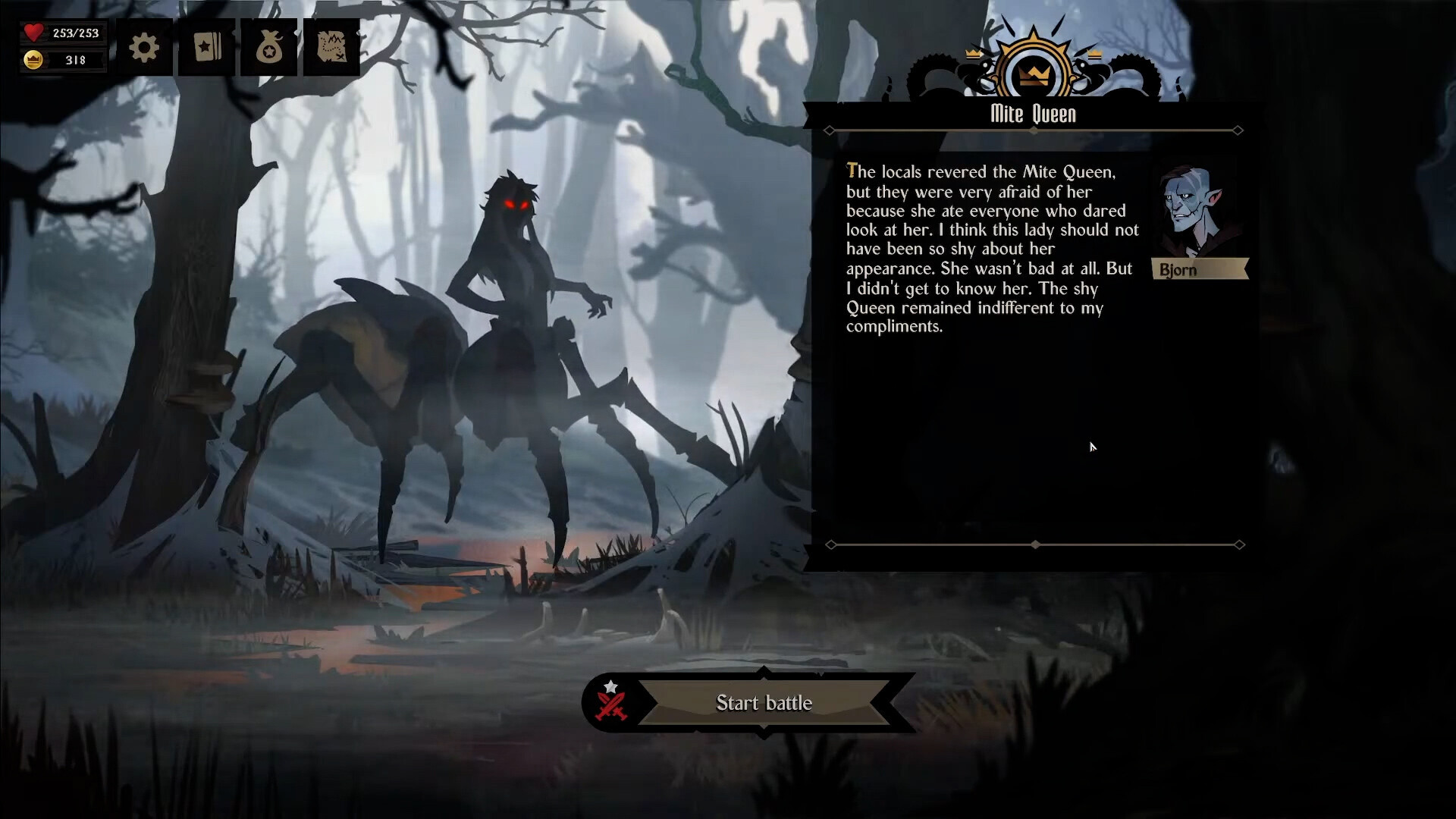Show the torn map scroll

click(x=331, y=48)
